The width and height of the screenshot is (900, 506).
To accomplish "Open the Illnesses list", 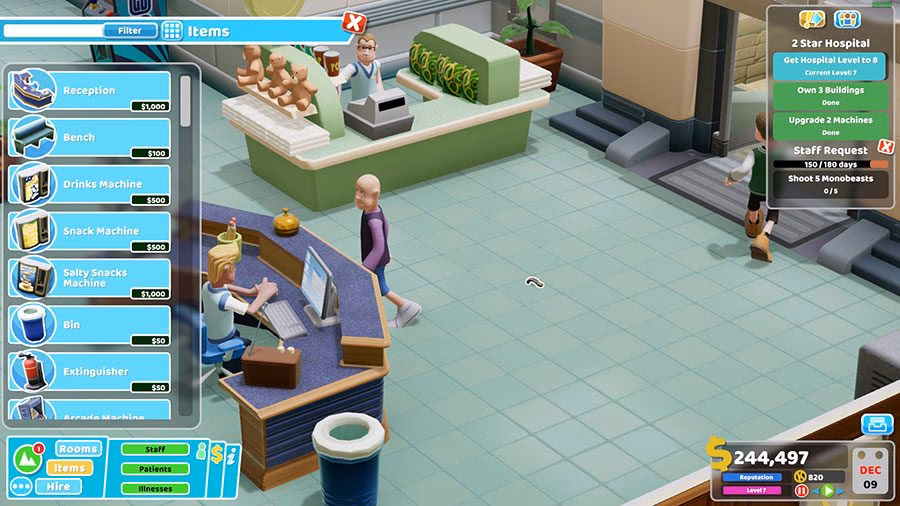I will (155, 489).
